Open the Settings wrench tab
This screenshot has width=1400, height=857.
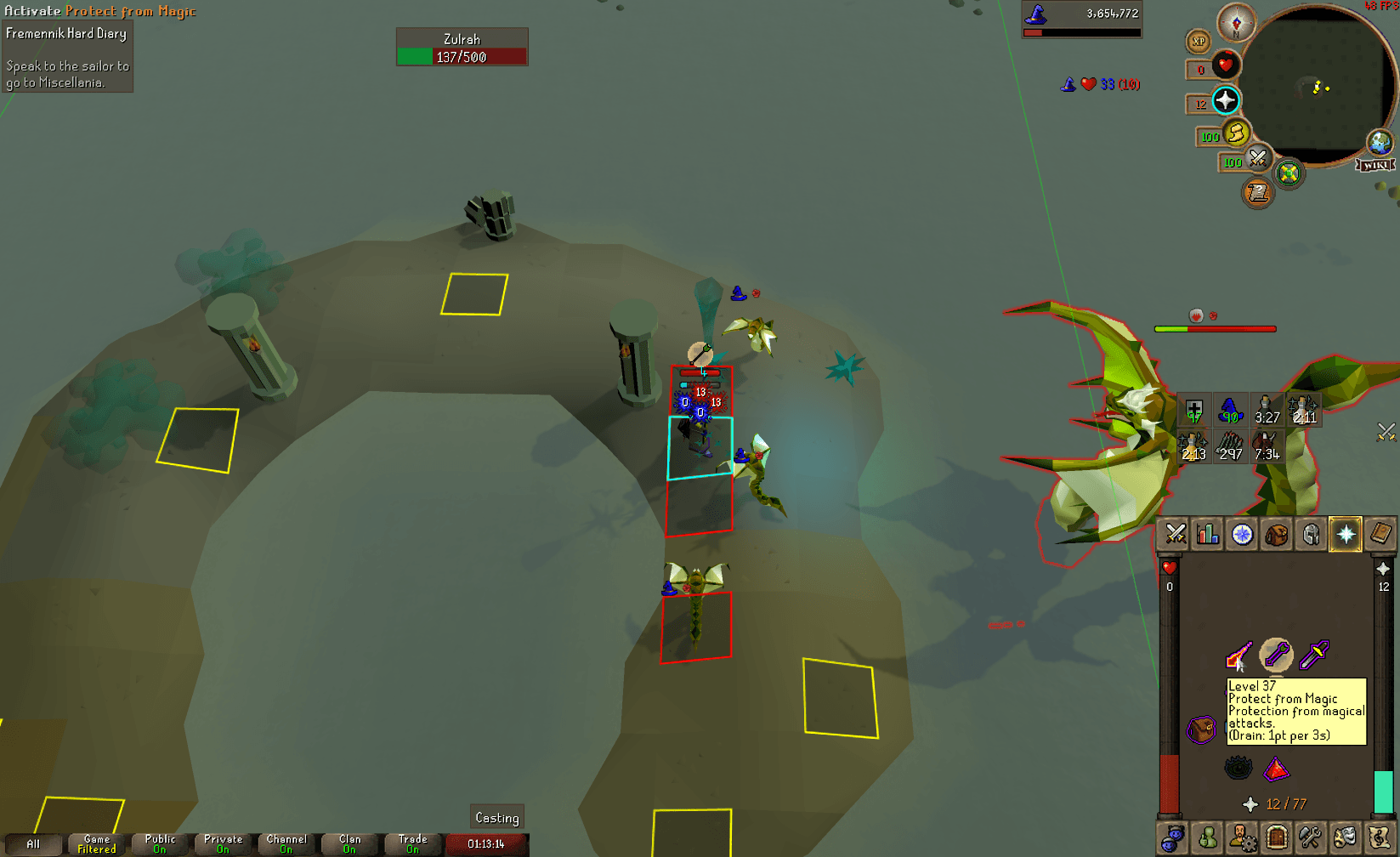click(x=1310, y=837)
